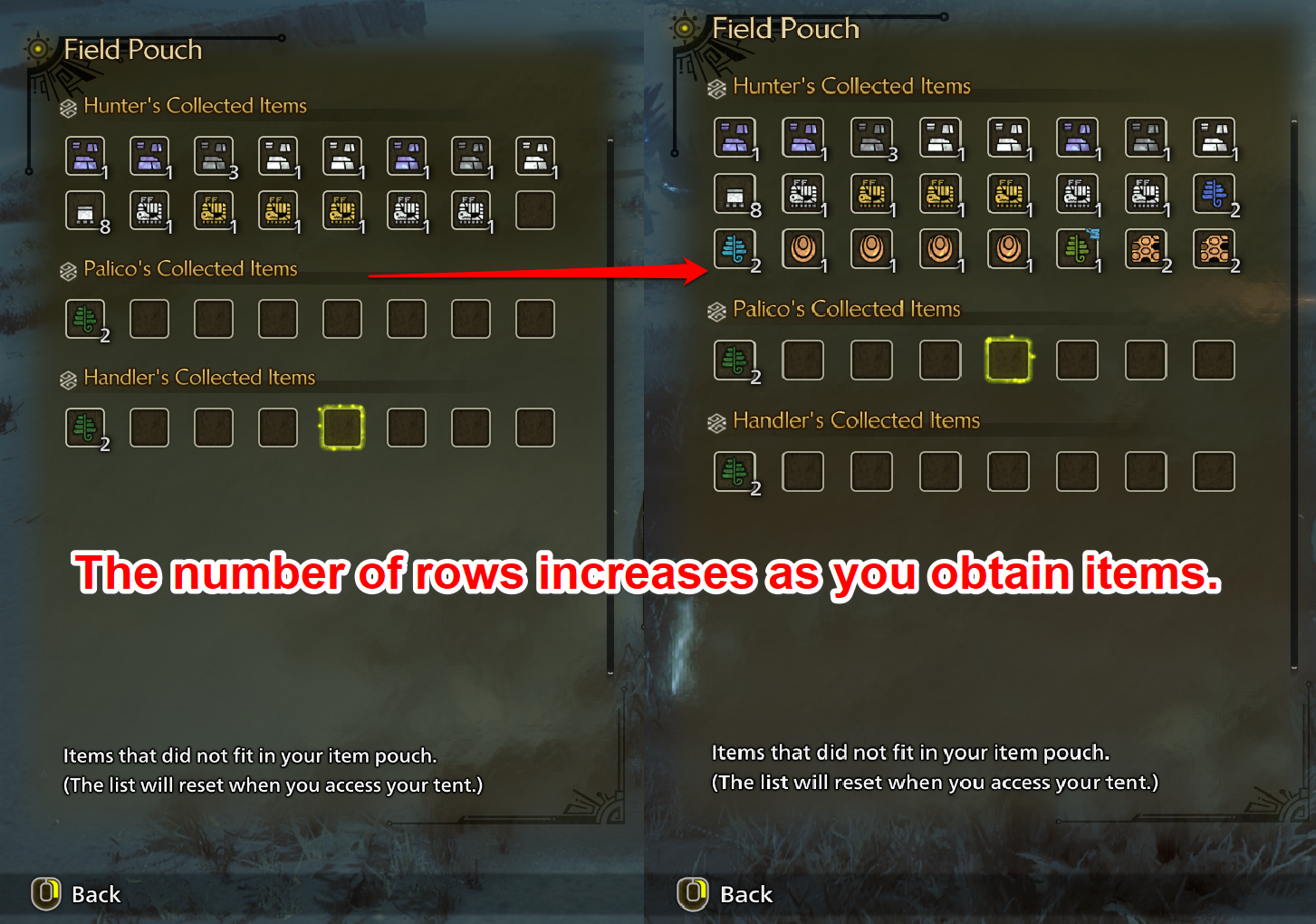Viewport: 1316px width, 924px height.
Task: Select an orange mushroom item in the right panel
Action: tap(803, 249)
